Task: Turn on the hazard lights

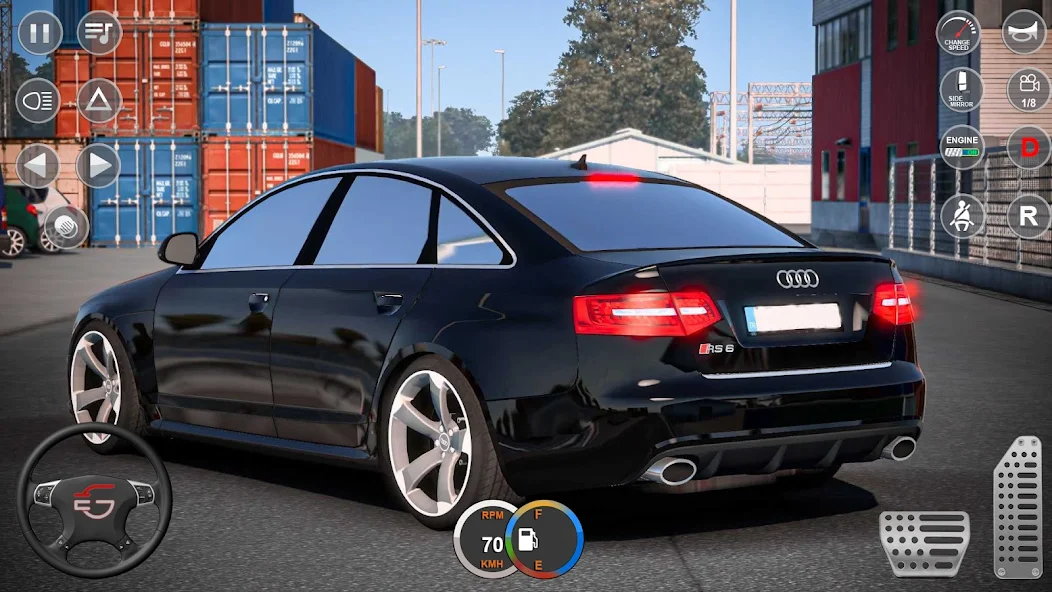Action: click(x=99, y=100)
